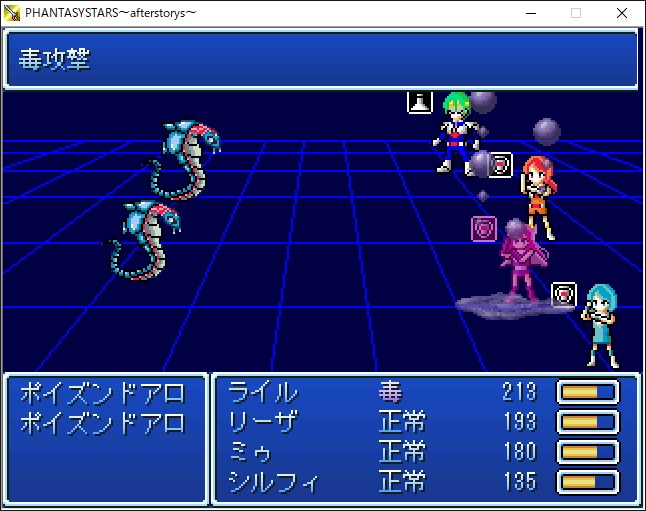Select the シルフィ party row

[x=274, y=481]
